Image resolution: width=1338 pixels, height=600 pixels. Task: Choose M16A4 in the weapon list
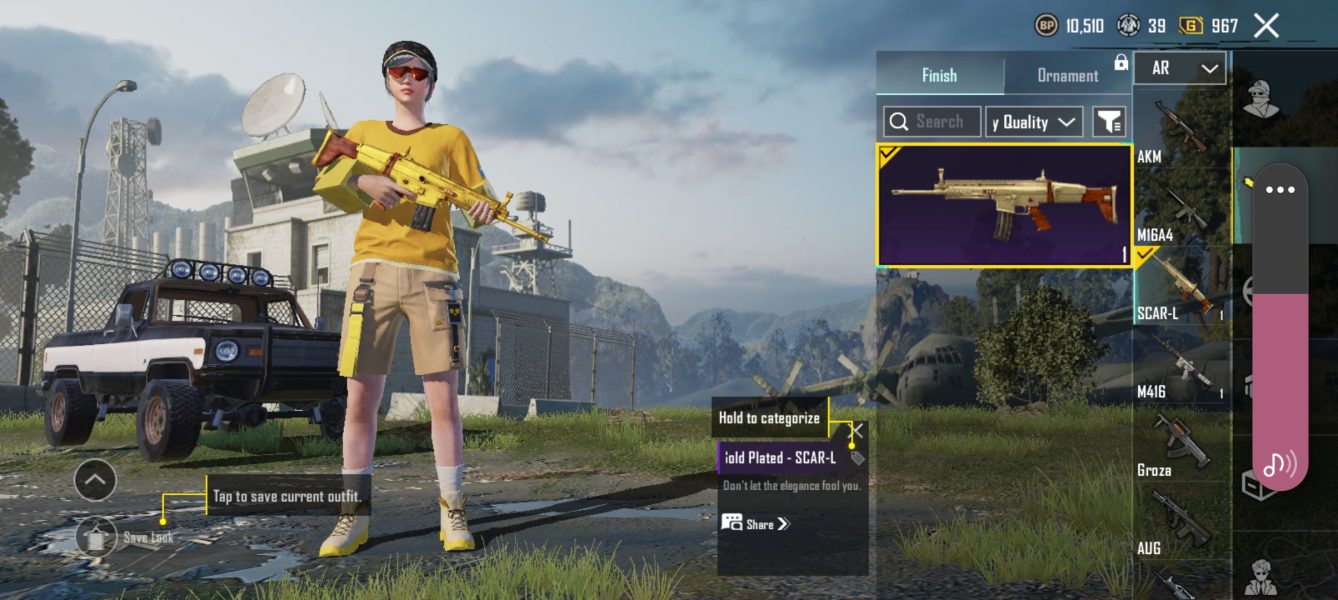(1182, 210)
